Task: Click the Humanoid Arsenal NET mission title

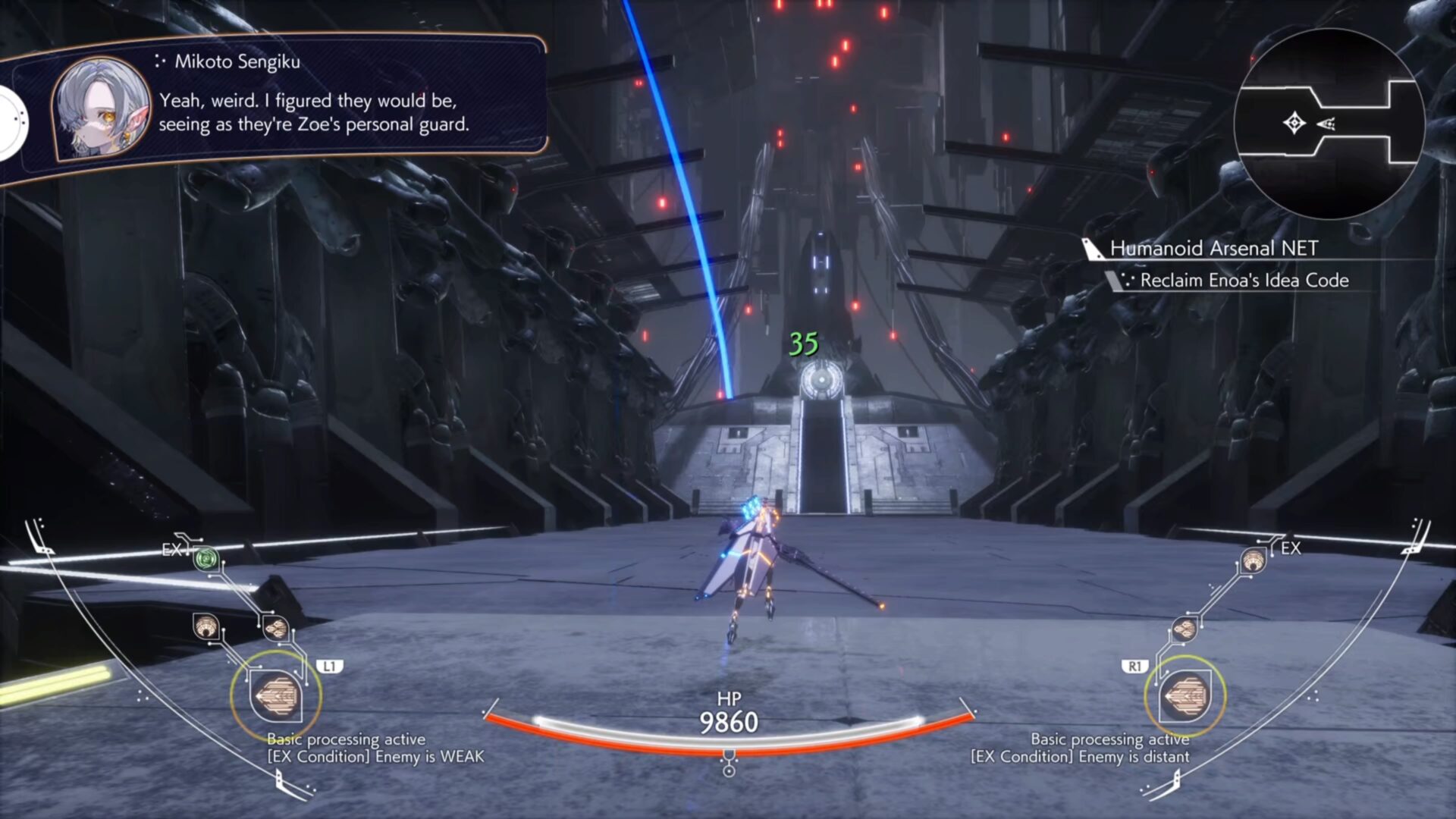Action: tap(1213, 248)
